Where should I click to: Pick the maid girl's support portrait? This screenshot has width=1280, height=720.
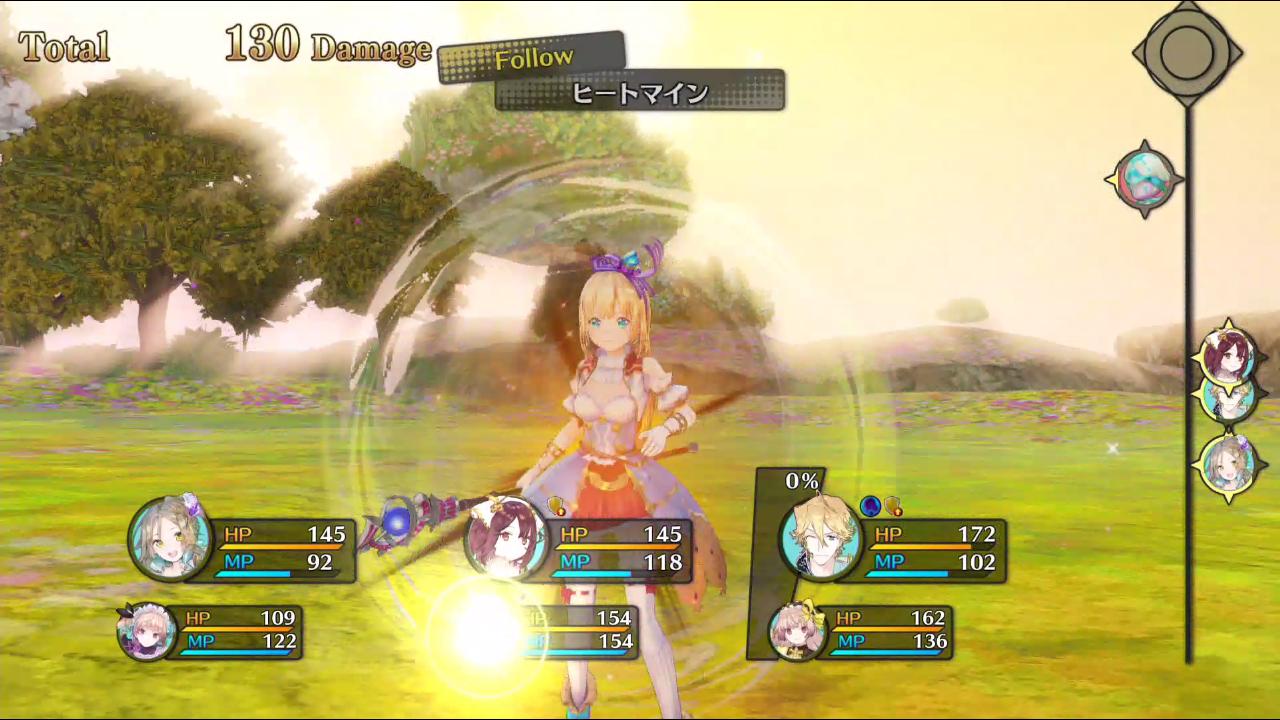pyautogui.click(x=145, y=632)
